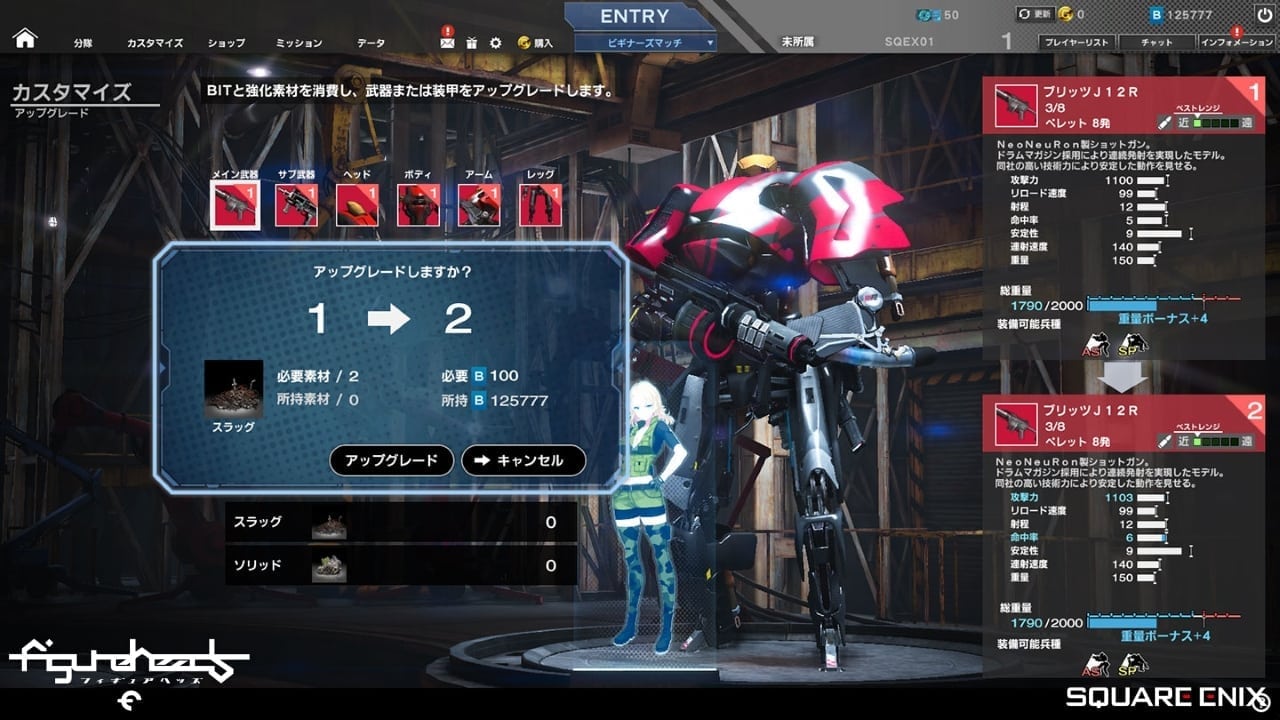Open the データ menu
This screenshot has width=1280, height=720.
[371, 44]
